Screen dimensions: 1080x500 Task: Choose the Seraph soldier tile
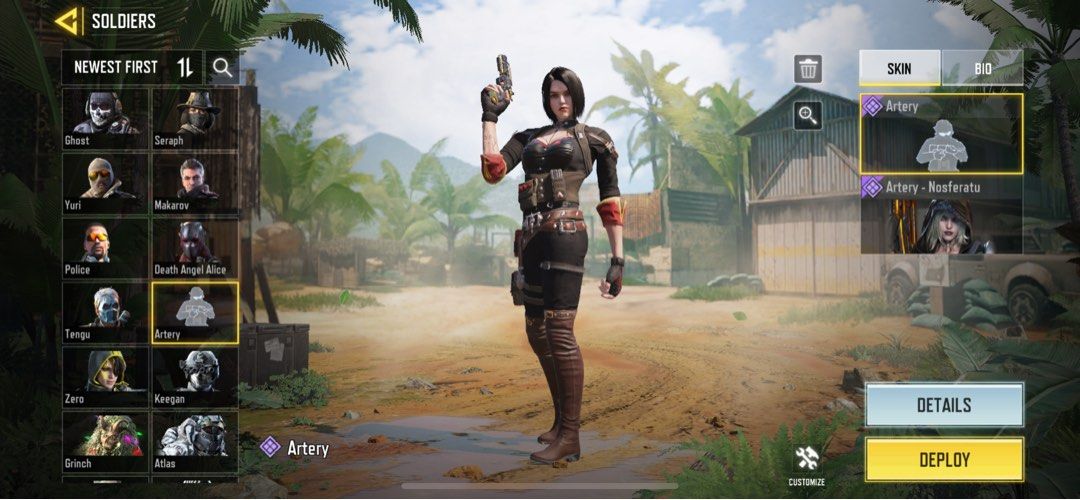tap(194, 118)
